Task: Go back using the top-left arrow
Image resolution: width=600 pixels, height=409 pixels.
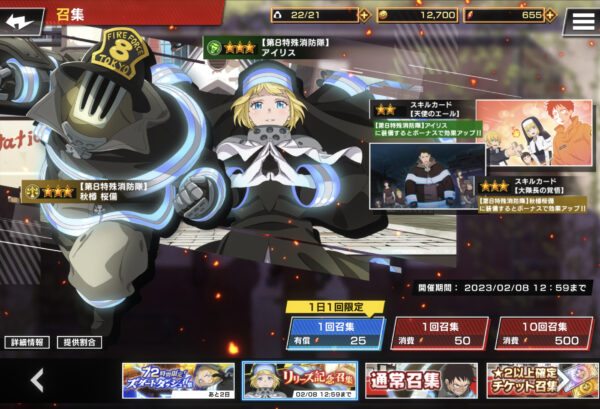Action: [x=22, y=19]
